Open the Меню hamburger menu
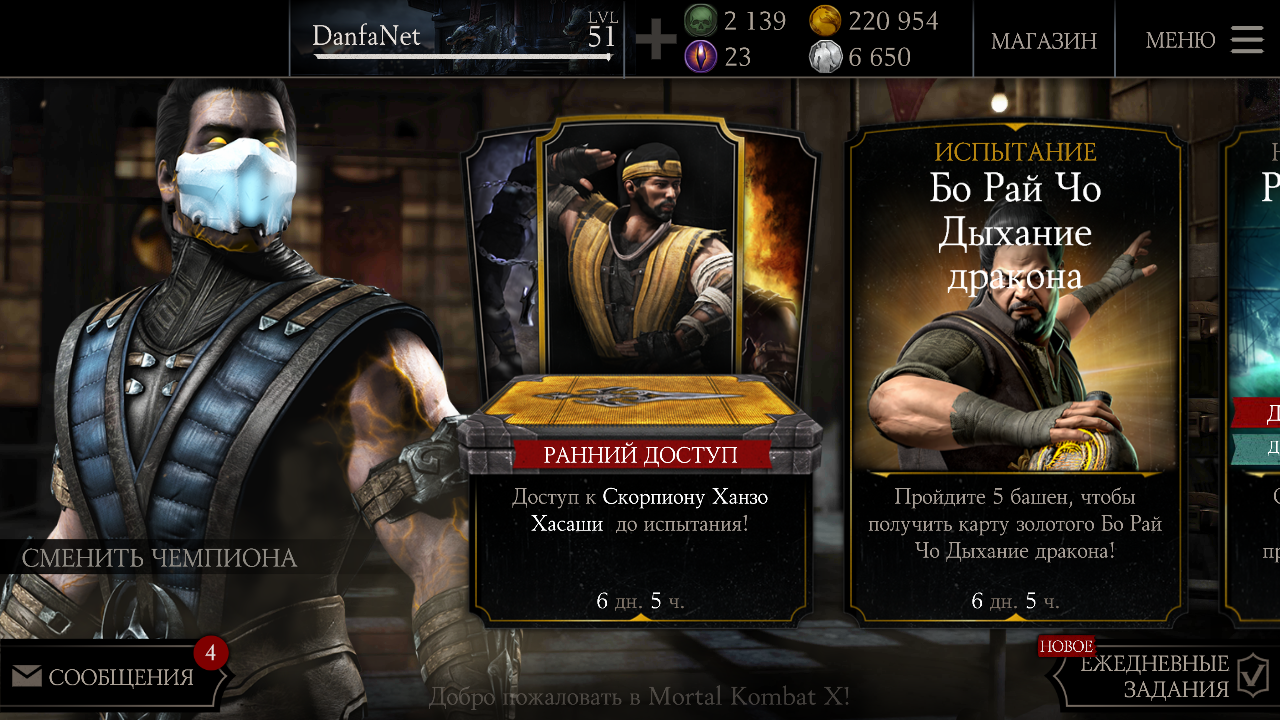The image size is (1280, 720). point(1204,40)
